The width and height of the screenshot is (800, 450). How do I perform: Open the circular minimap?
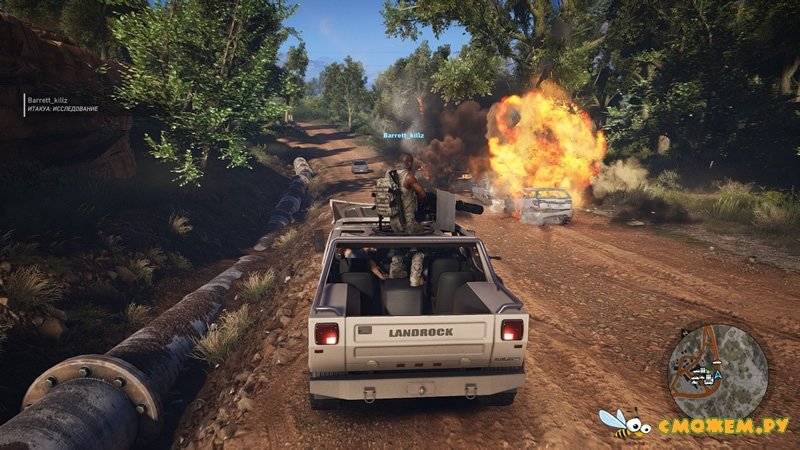717,373
